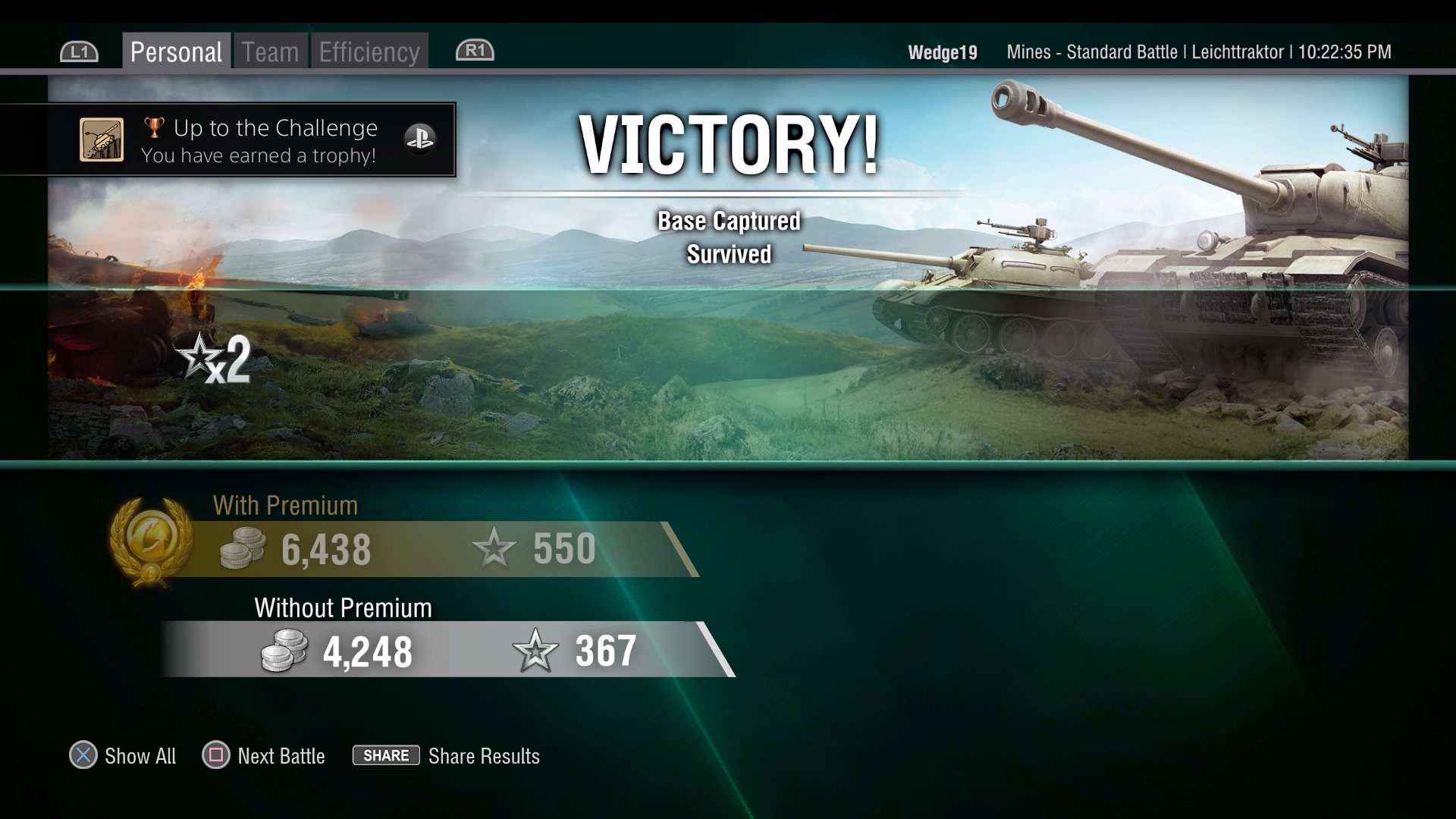The height and width of the screenshot is (819, 1456).
Task: Select the Personal tab
Action: (x=176, y=51)
